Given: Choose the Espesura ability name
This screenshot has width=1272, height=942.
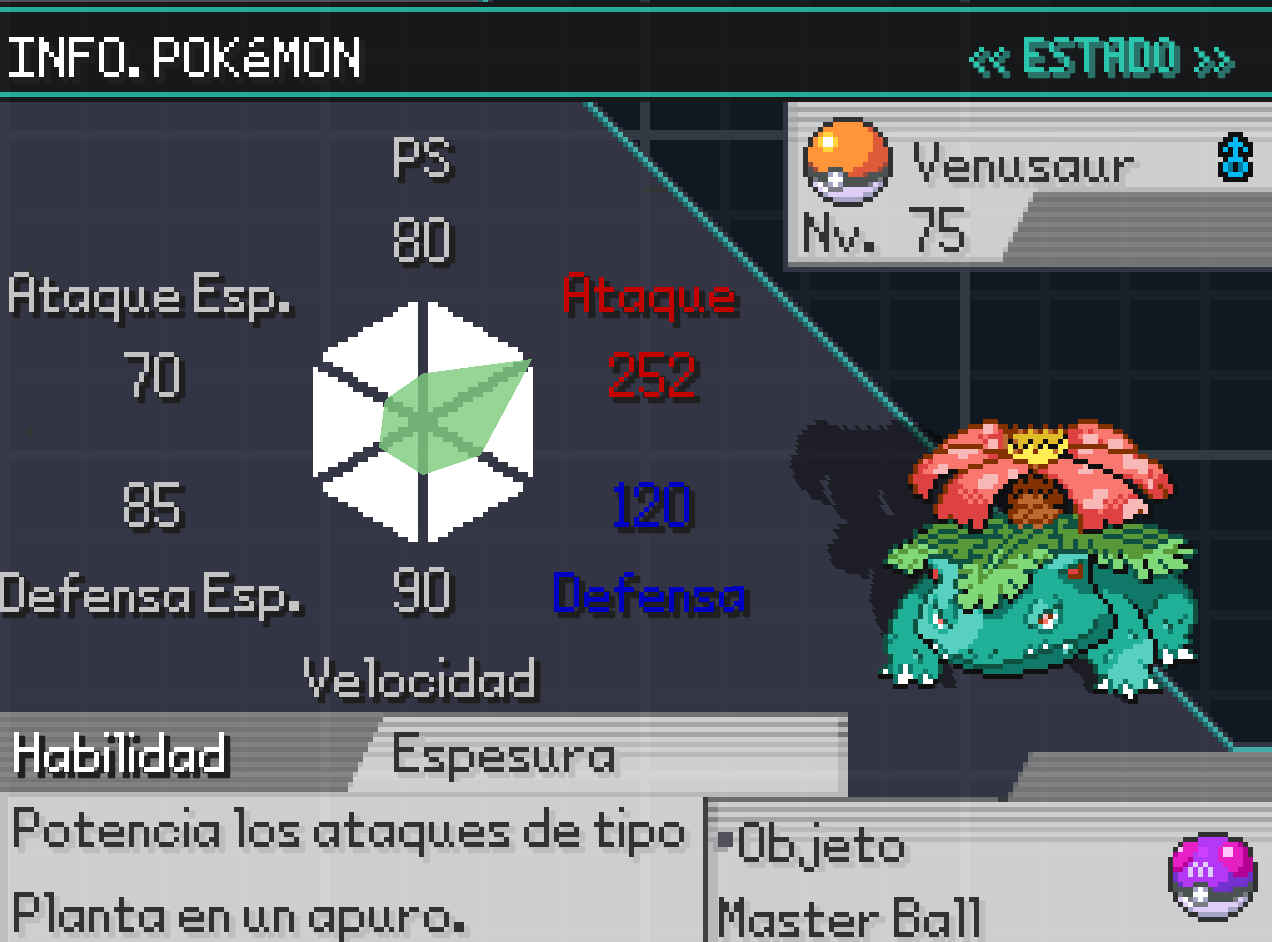Looking at the screenshot, I should click(x=503, y=755).
